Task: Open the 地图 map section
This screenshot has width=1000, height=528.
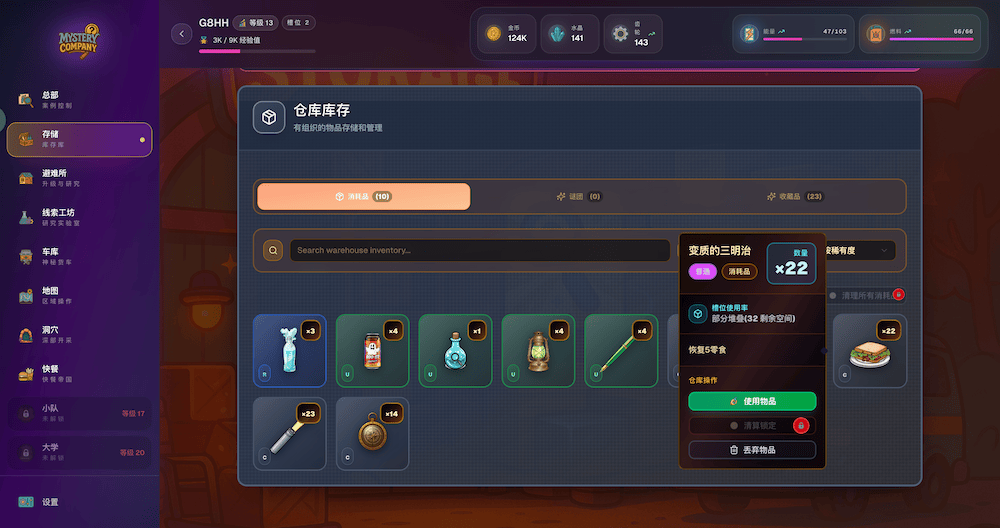Action: pyautogui.click(x=79, y=295)
